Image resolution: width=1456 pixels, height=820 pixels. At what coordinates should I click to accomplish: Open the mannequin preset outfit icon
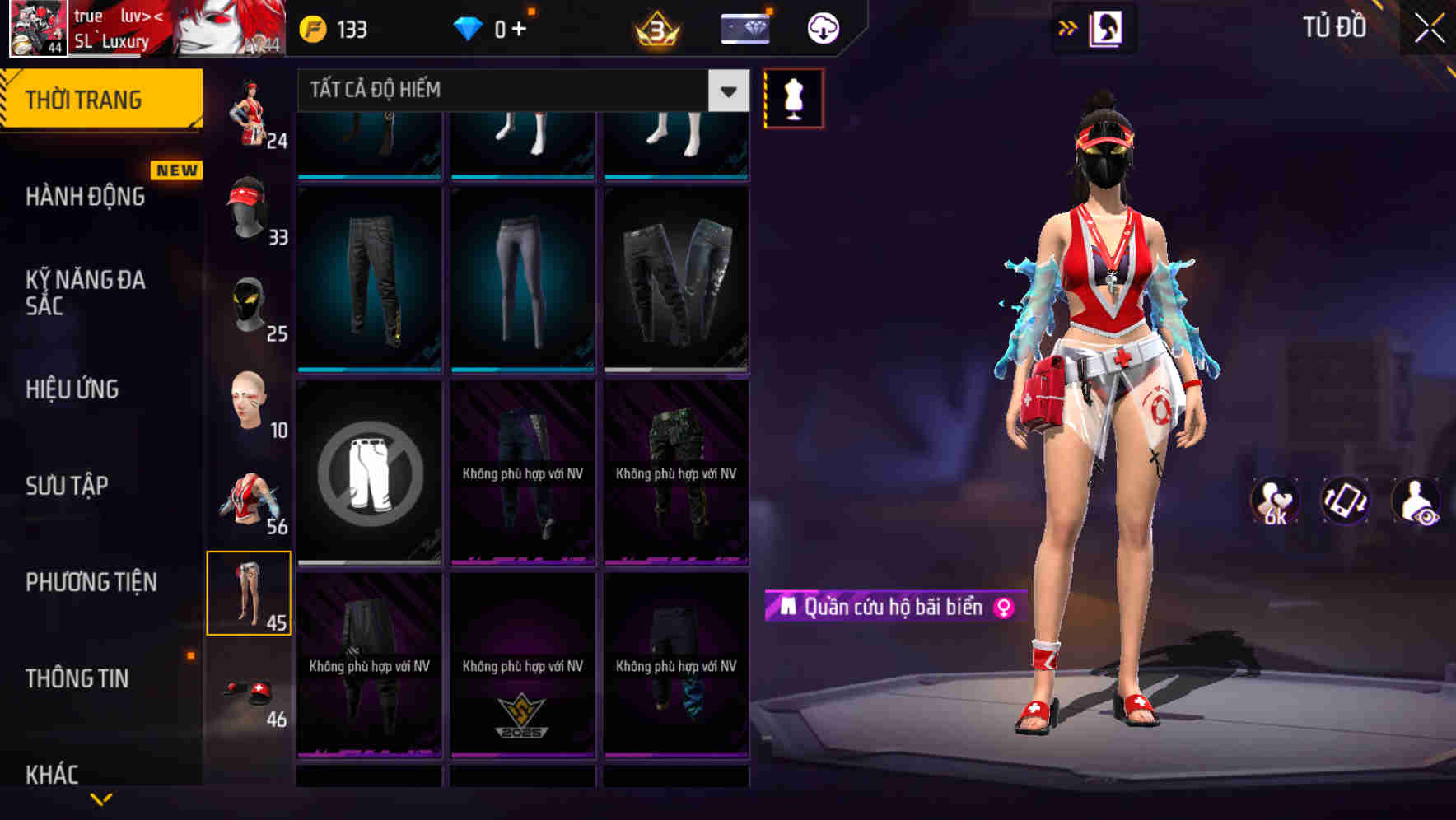click(x=792, y=98)
